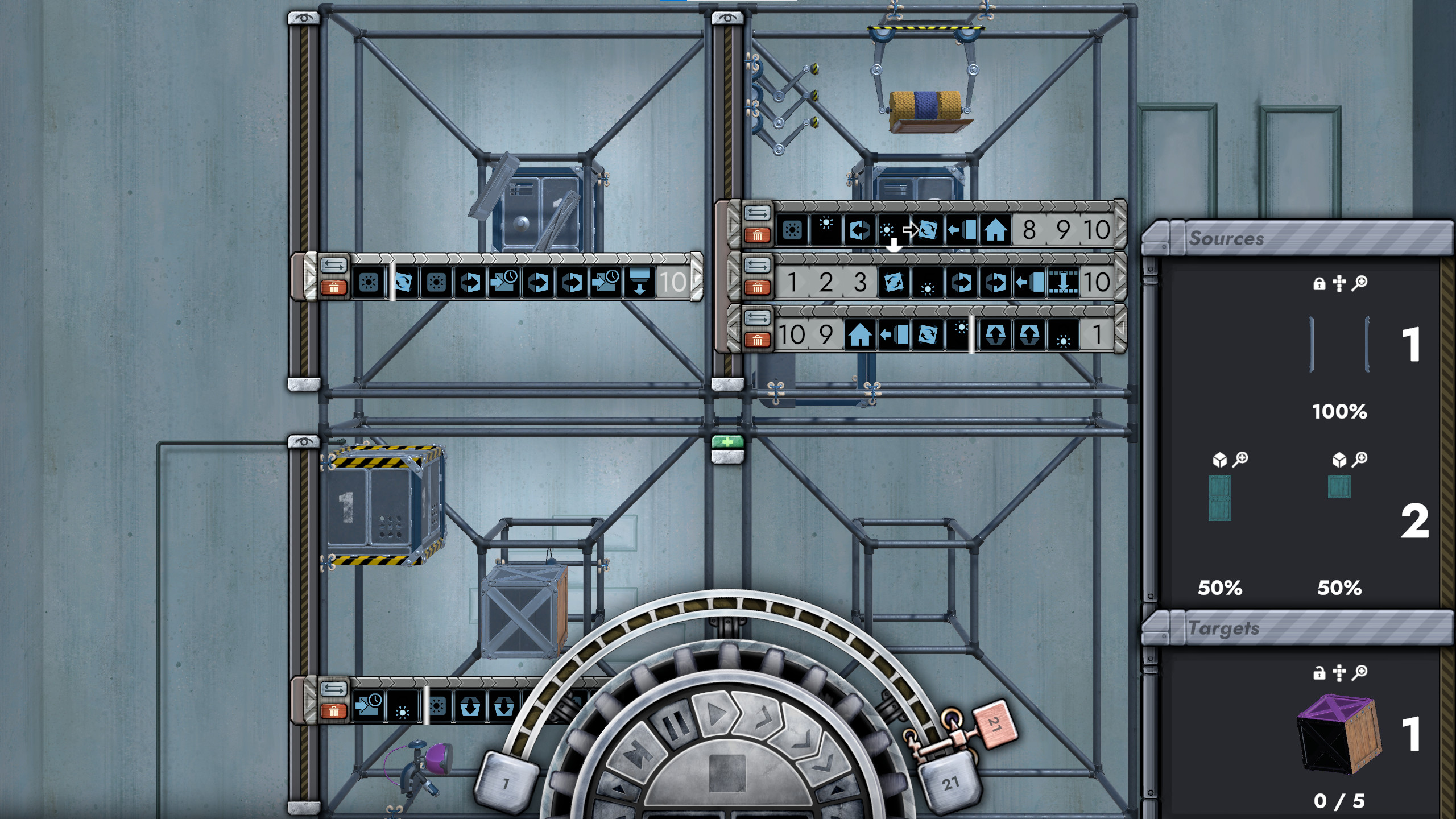Collapse the Targets panel header
This screenshot has height=819, width=1456.
(1297, 628)
